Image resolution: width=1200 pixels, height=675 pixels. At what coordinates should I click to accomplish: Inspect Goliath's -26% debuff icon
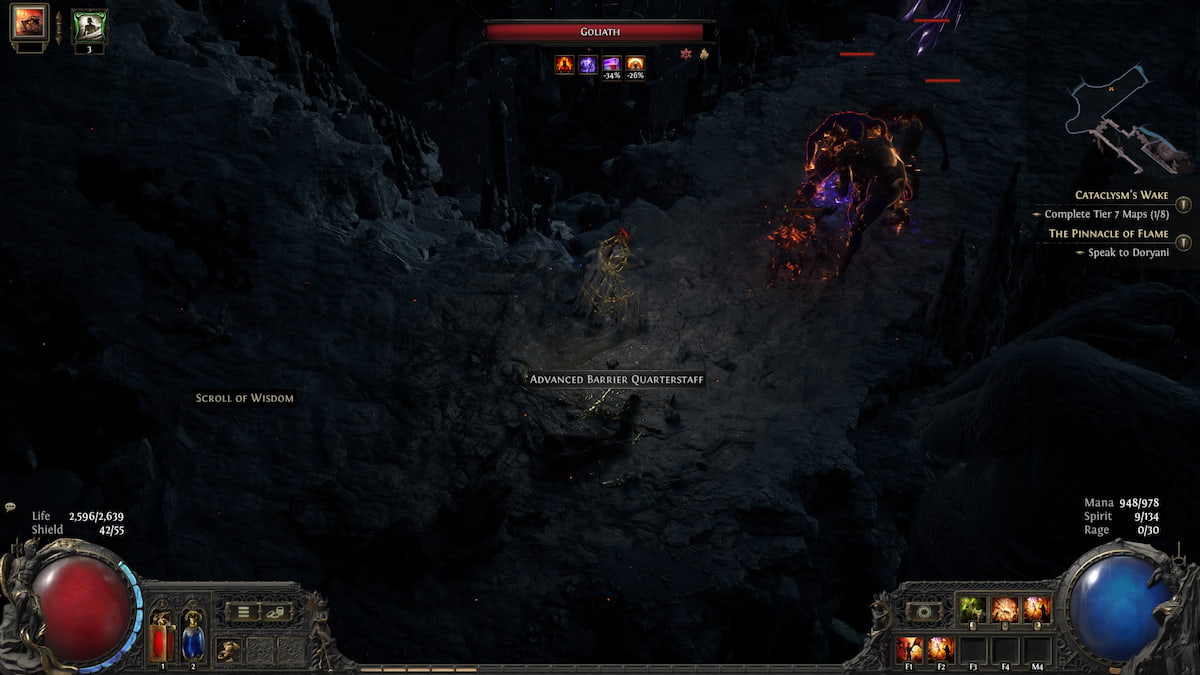click(x=635, y=64)
